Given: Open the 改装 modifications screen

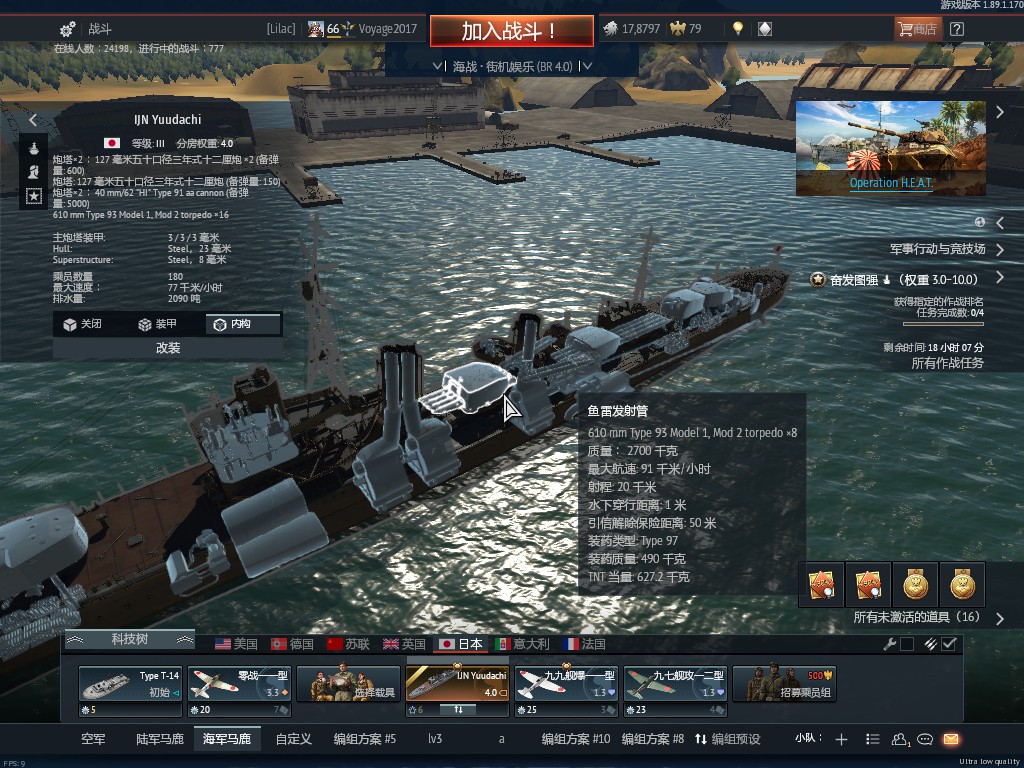Looking at the screenshot, I should pyautogui.click(x=168, y=348).
